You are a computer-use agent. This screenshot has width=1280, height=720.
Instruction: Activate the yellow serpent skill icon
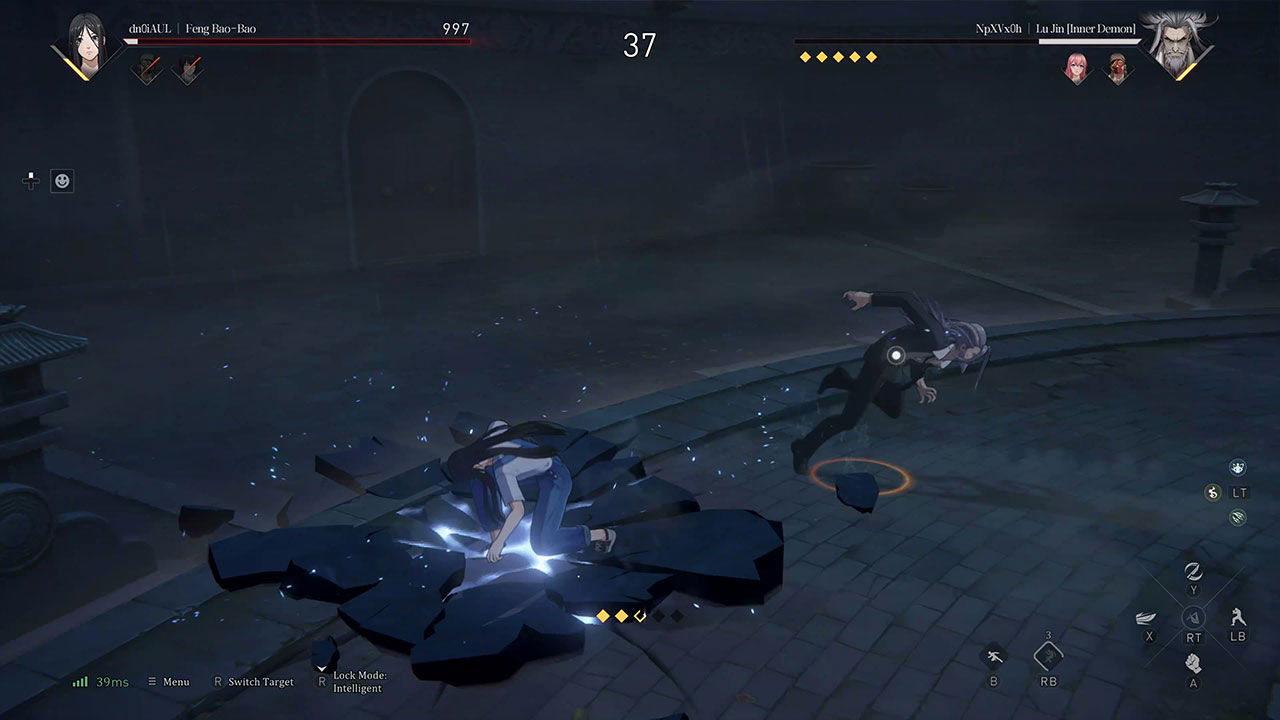1214,492
